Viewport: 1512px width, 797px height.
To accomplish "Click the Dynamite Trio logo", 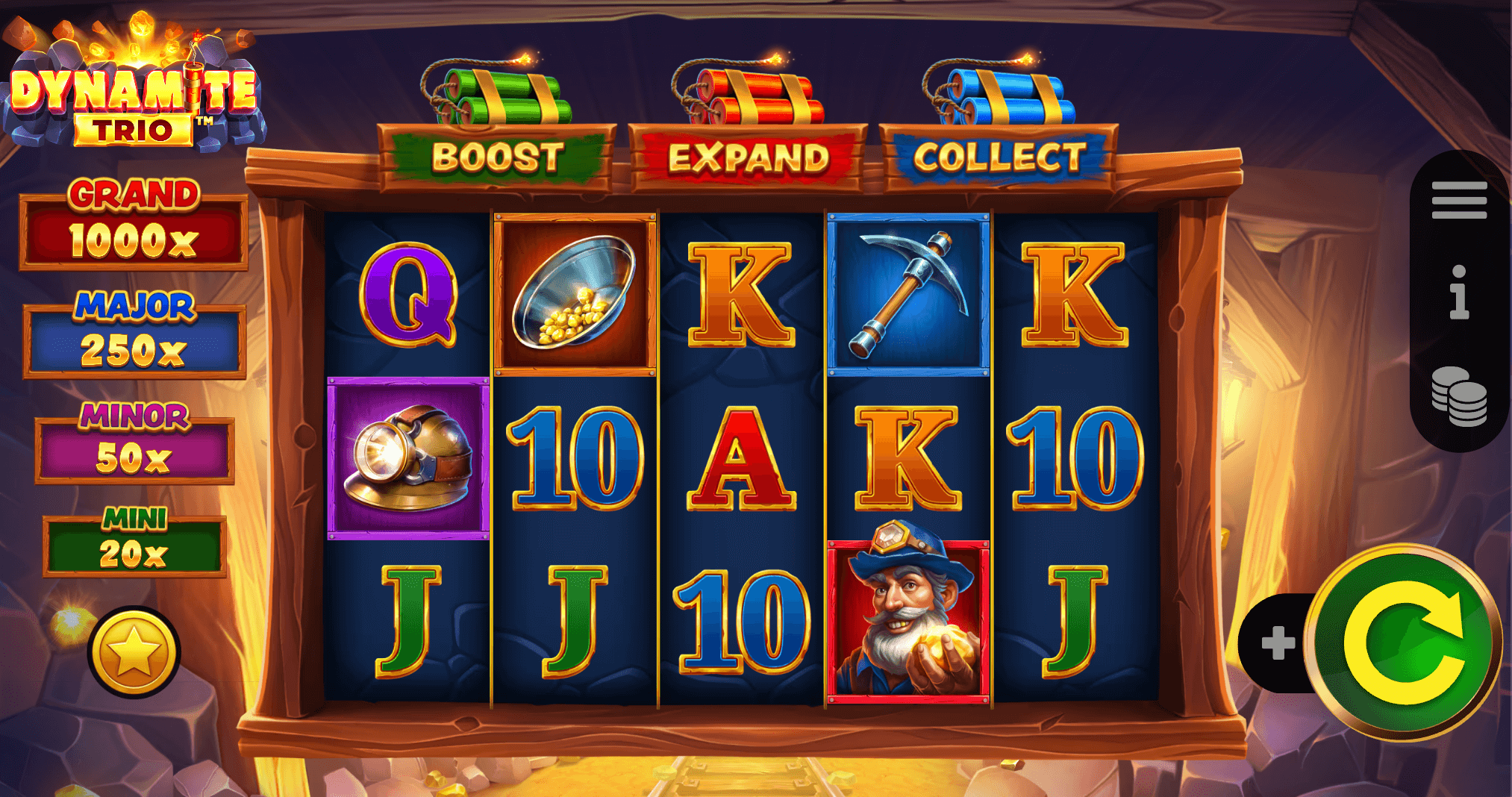I will [x=134, y=90].
